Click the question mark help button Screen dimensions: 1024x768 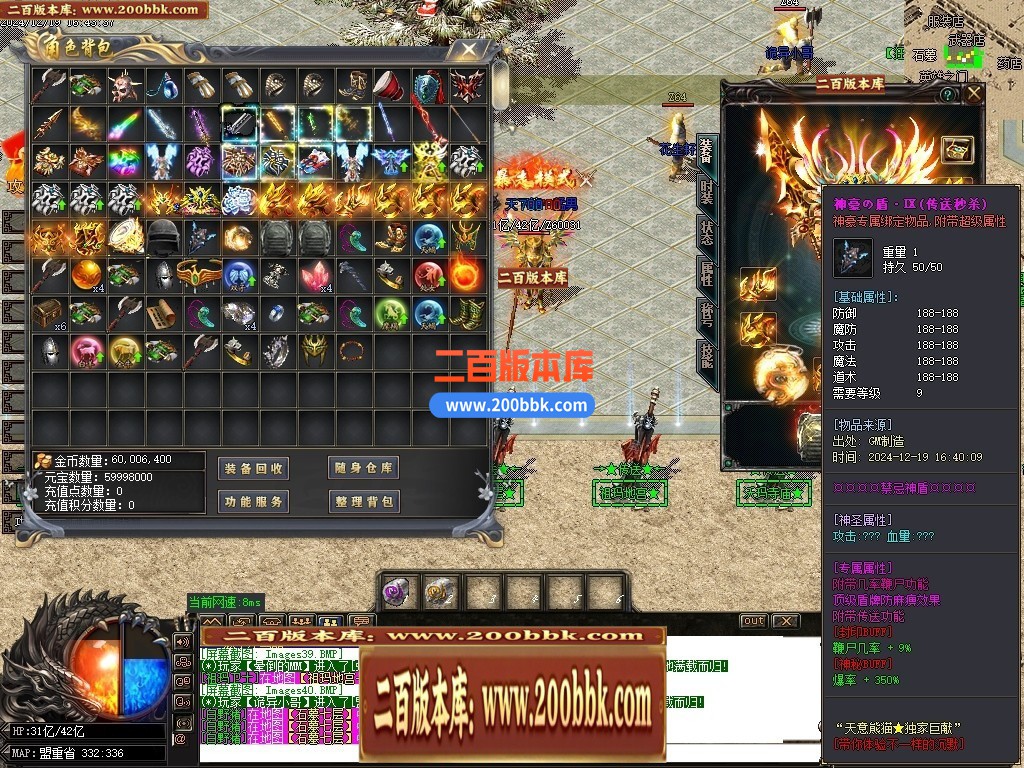click(947, 94)
